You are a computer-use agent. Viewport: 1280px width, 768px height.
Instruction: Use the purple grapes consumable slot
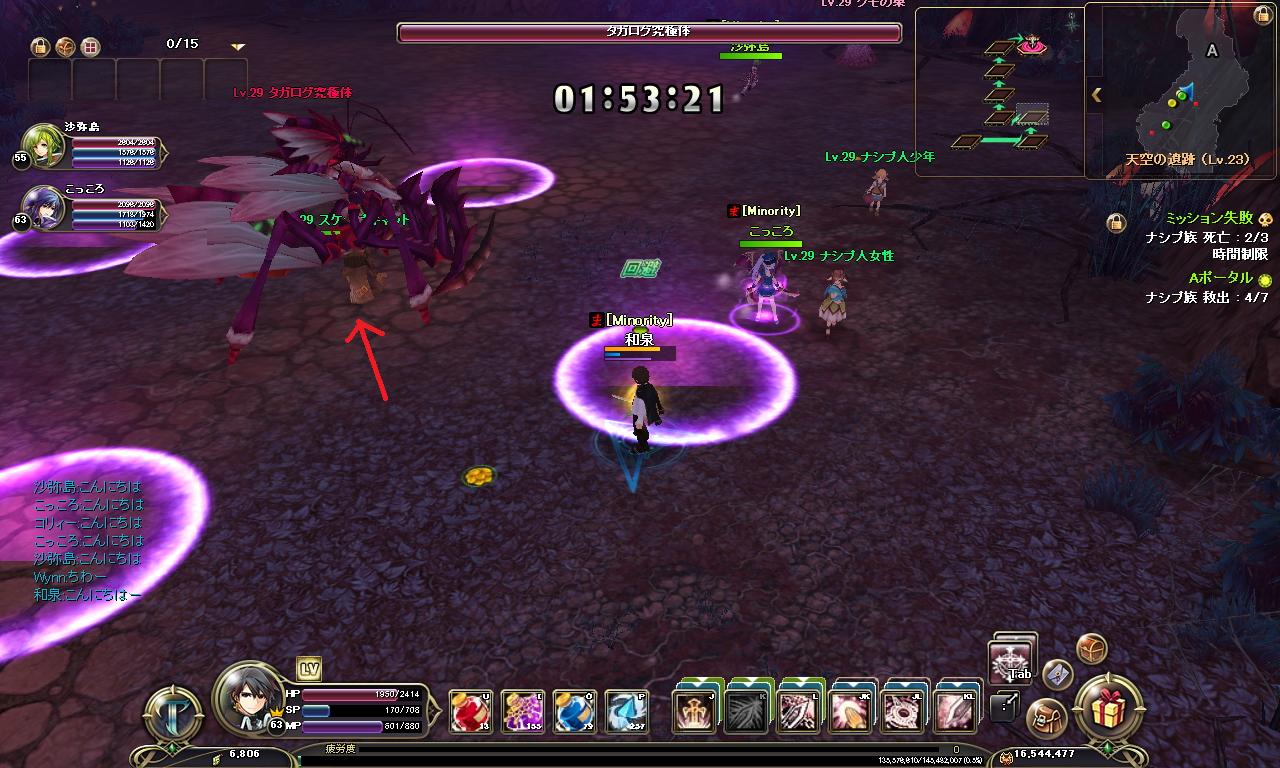pos(522,711)
